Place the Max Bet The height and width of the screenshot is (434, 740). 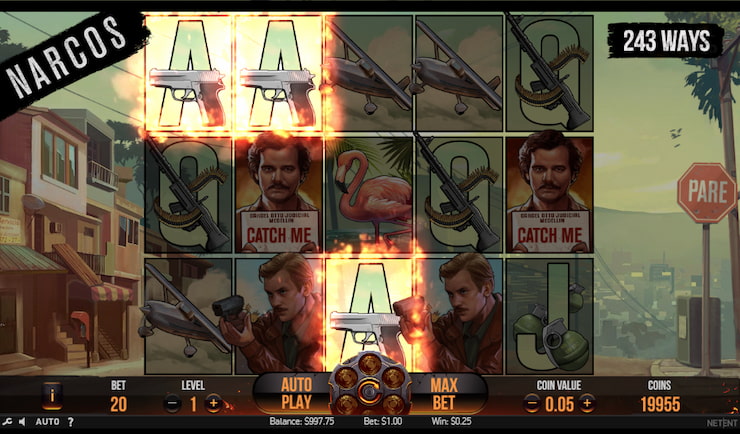pos(443,393)
